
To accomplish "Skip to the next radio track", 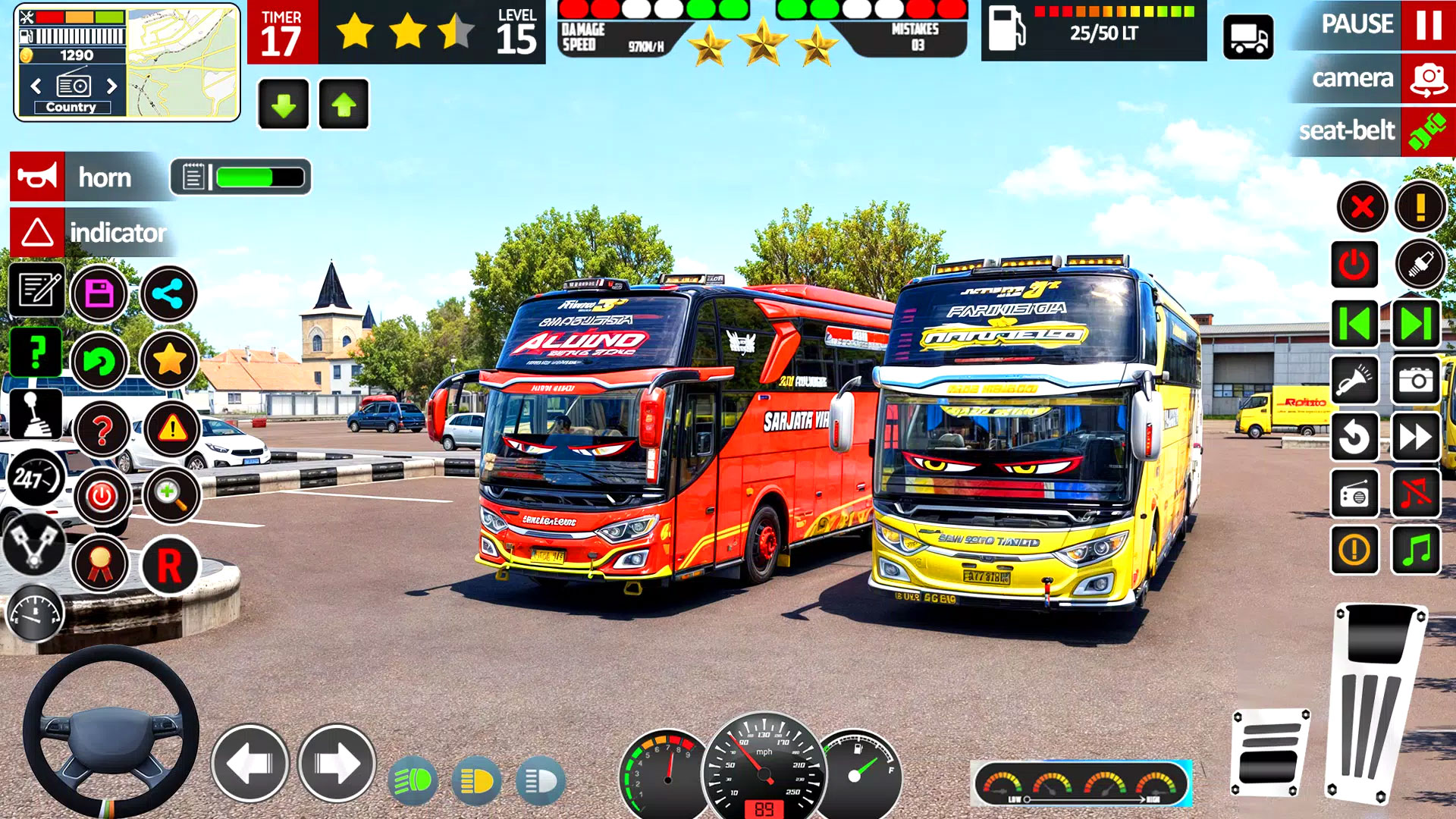I will (1415, 324).
